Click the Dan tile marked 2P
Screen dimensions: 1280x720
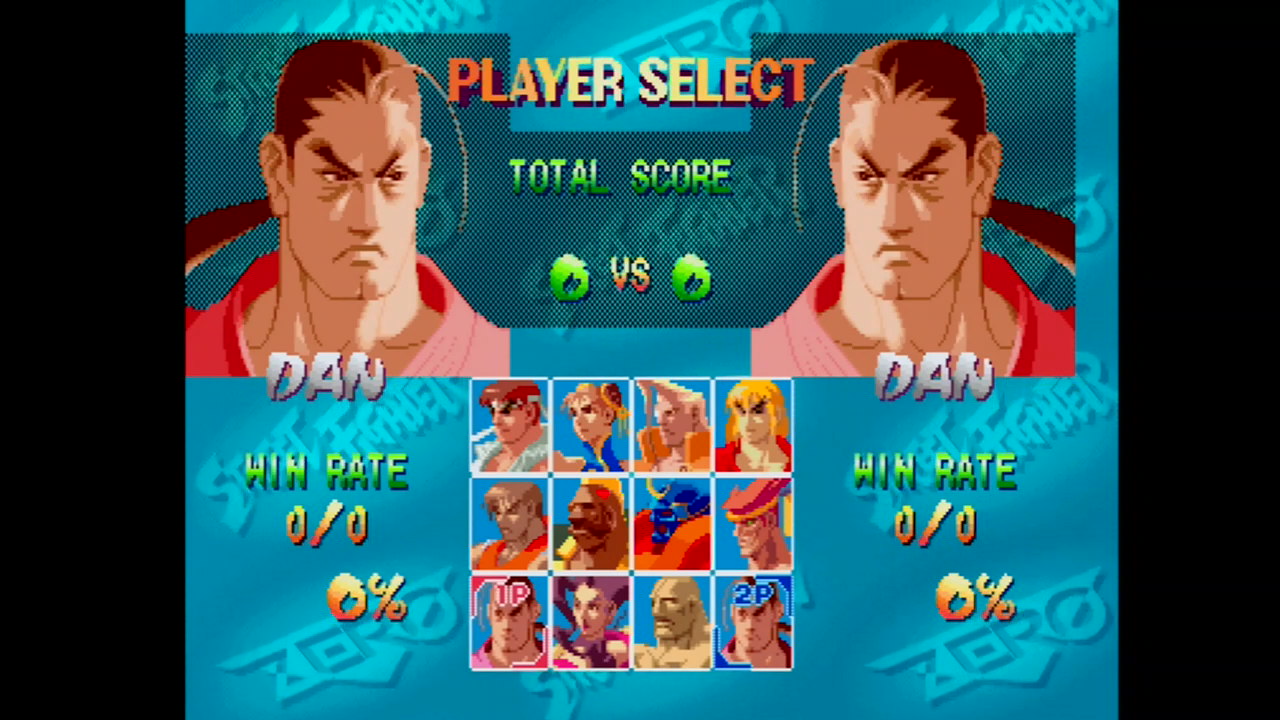[x=753, y=621]
